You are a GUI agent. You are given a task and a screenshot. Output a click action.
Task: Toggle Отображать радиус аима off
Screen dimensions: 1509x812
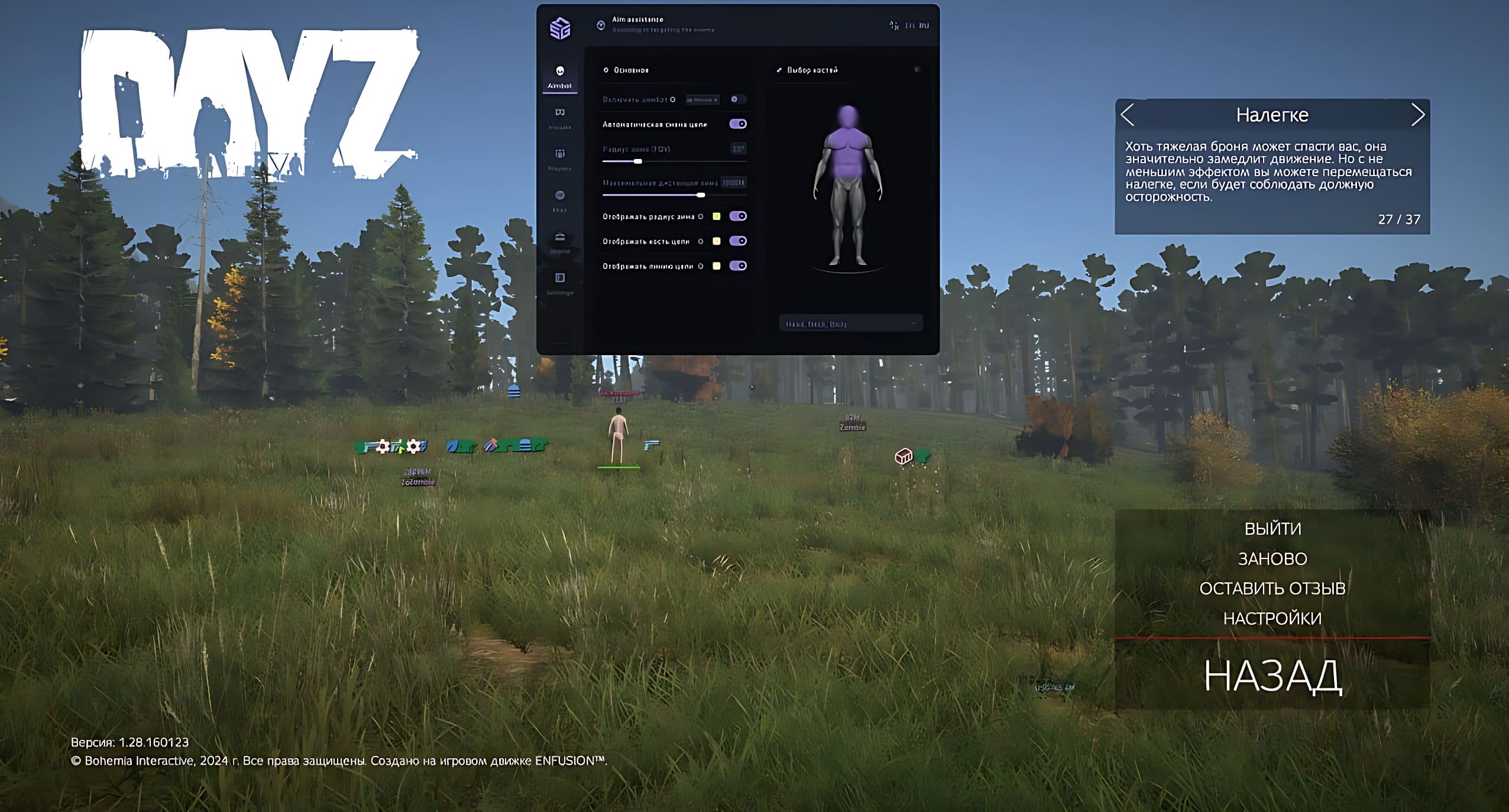click(738, 216)
